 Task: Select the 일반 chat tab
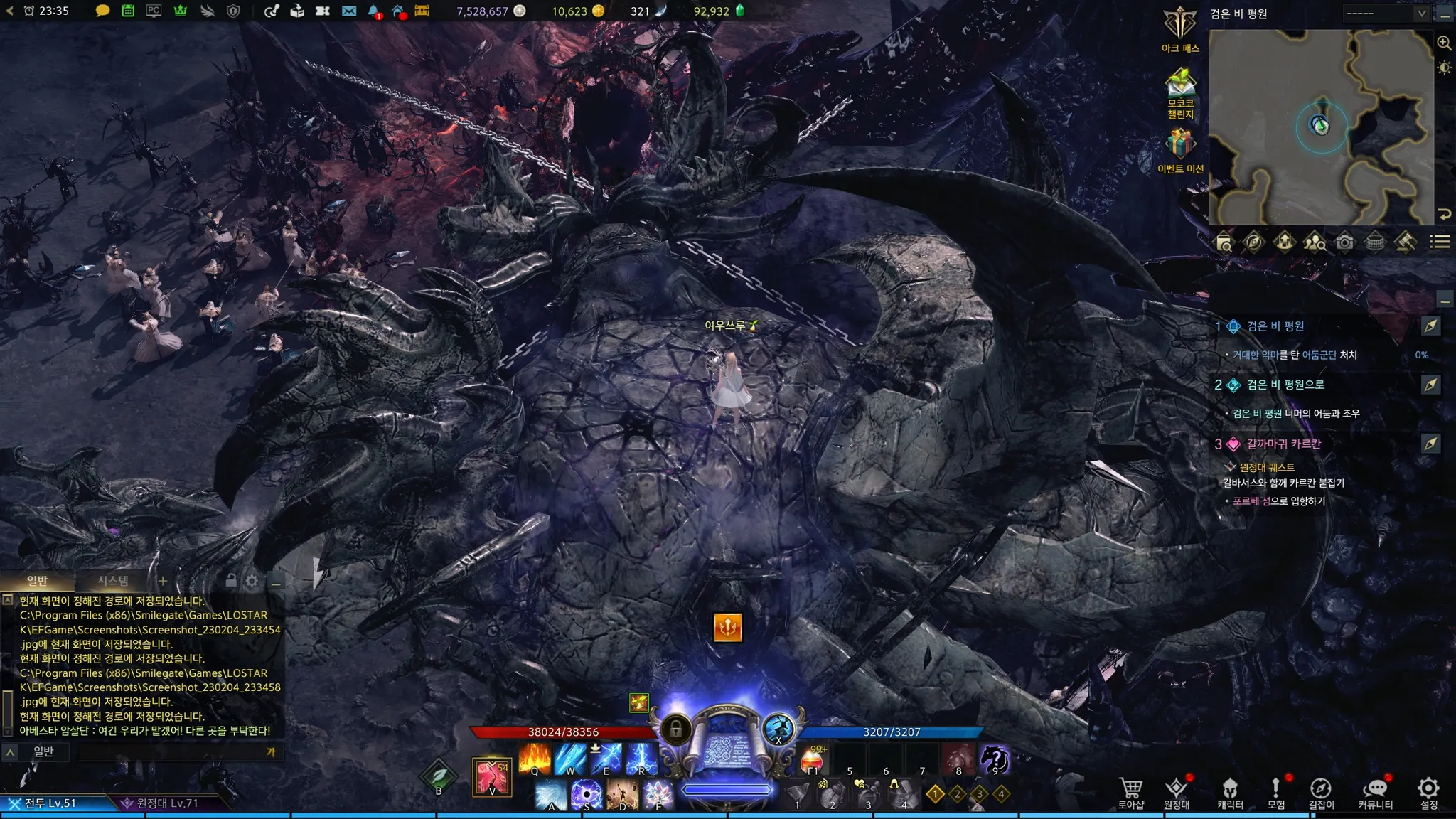37,581
